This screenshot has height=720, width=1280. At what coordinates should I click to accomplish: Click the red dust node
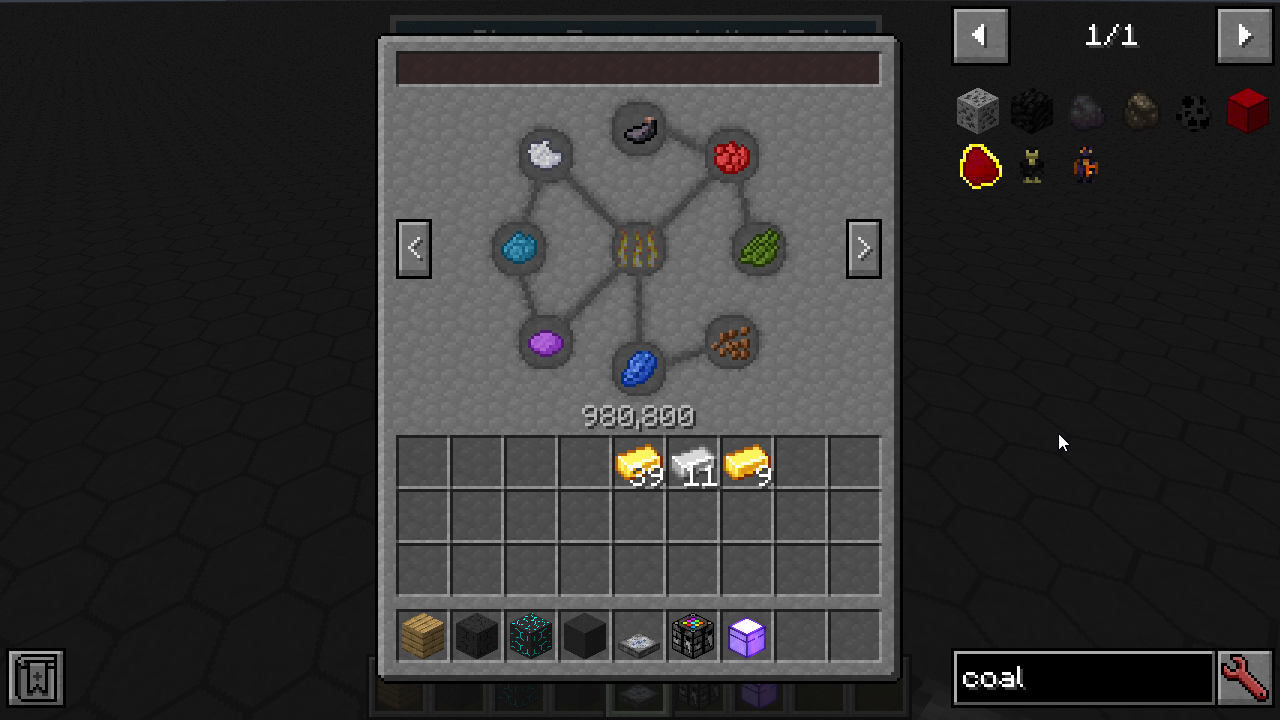[x=732, y=156]
